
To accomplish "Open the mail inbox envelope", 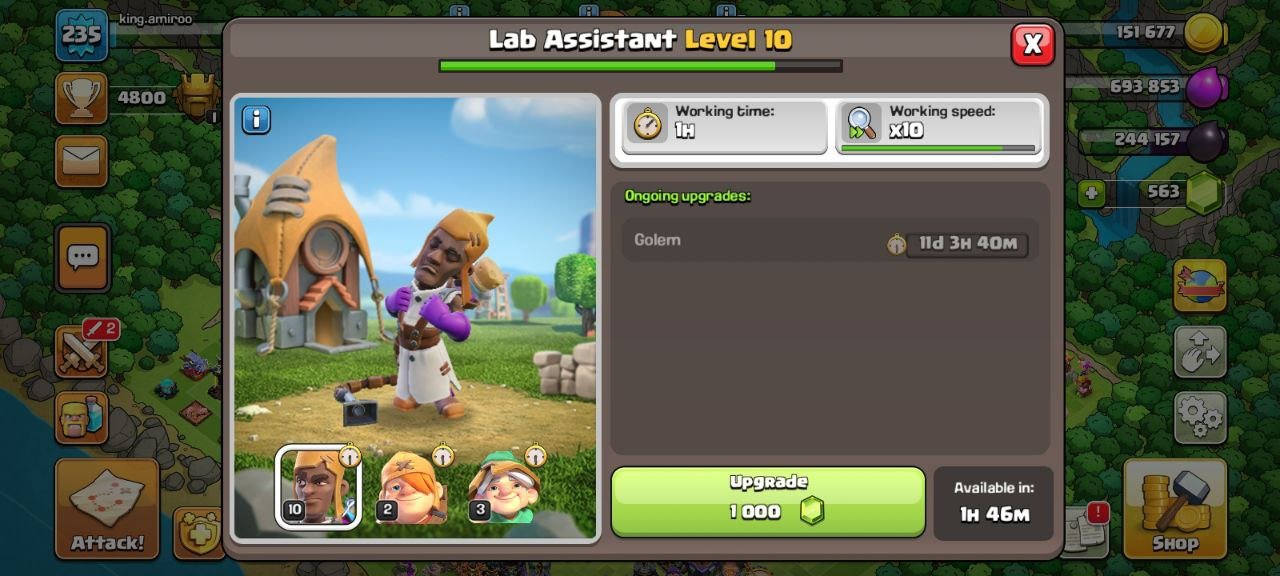I will coord(81,161).
